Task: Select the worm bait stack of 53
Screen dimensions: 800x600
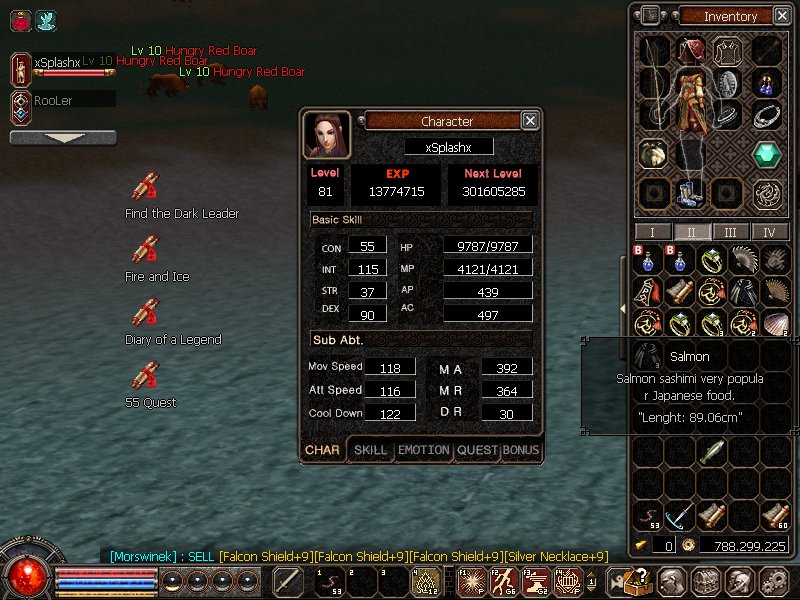Action: (x=649, y=516)
